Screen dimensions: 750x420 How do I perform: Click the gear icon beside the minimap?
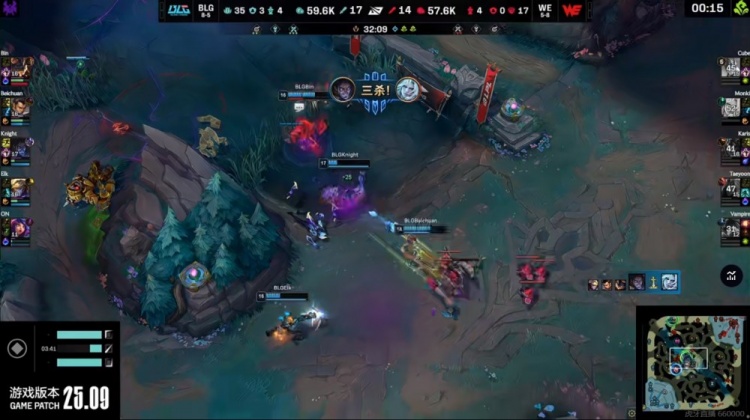[x=631, y=412]
